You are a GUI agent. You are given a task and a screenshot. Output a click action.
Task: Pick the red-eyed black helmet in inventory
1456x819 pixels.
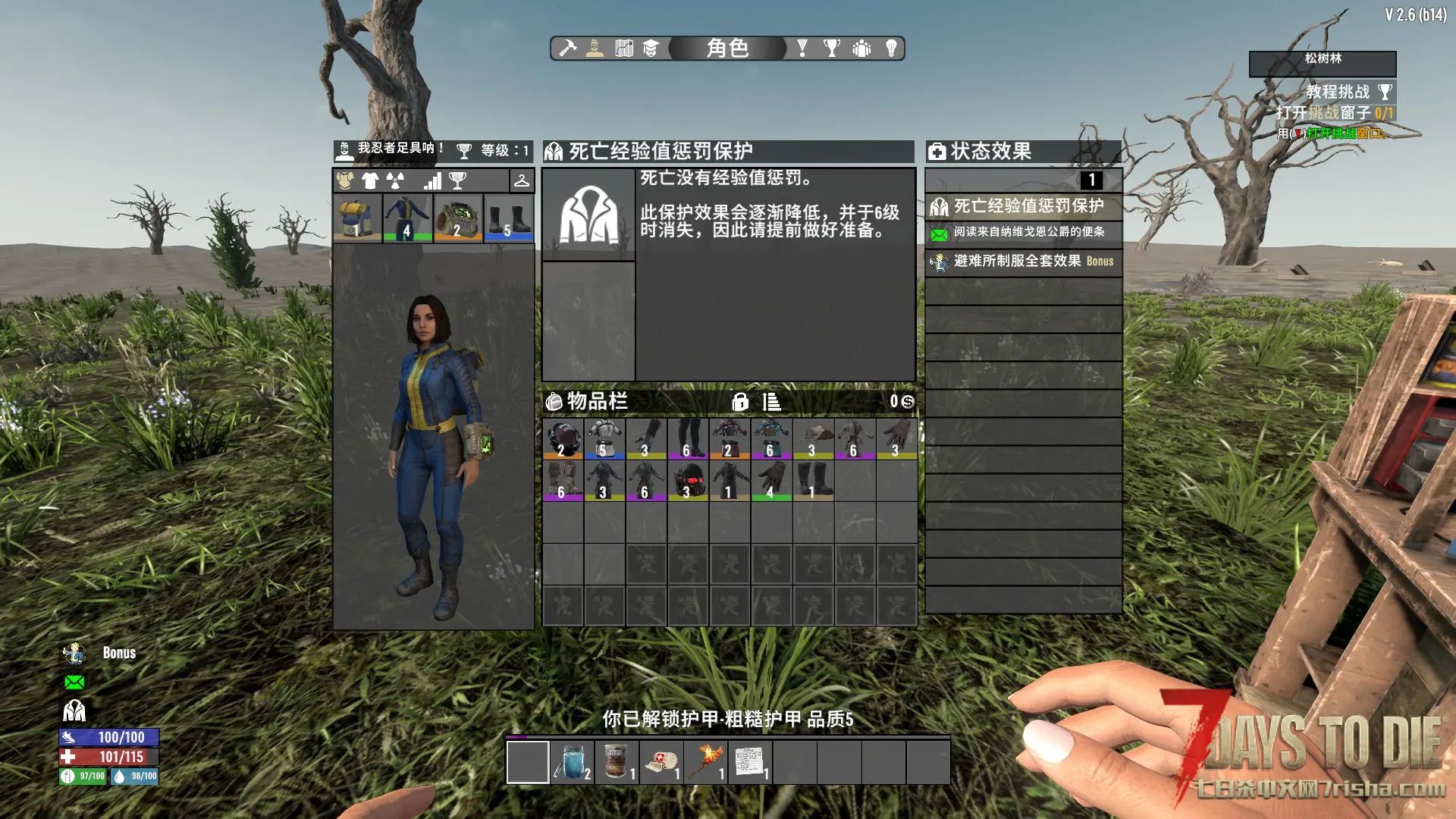(688, 481)
